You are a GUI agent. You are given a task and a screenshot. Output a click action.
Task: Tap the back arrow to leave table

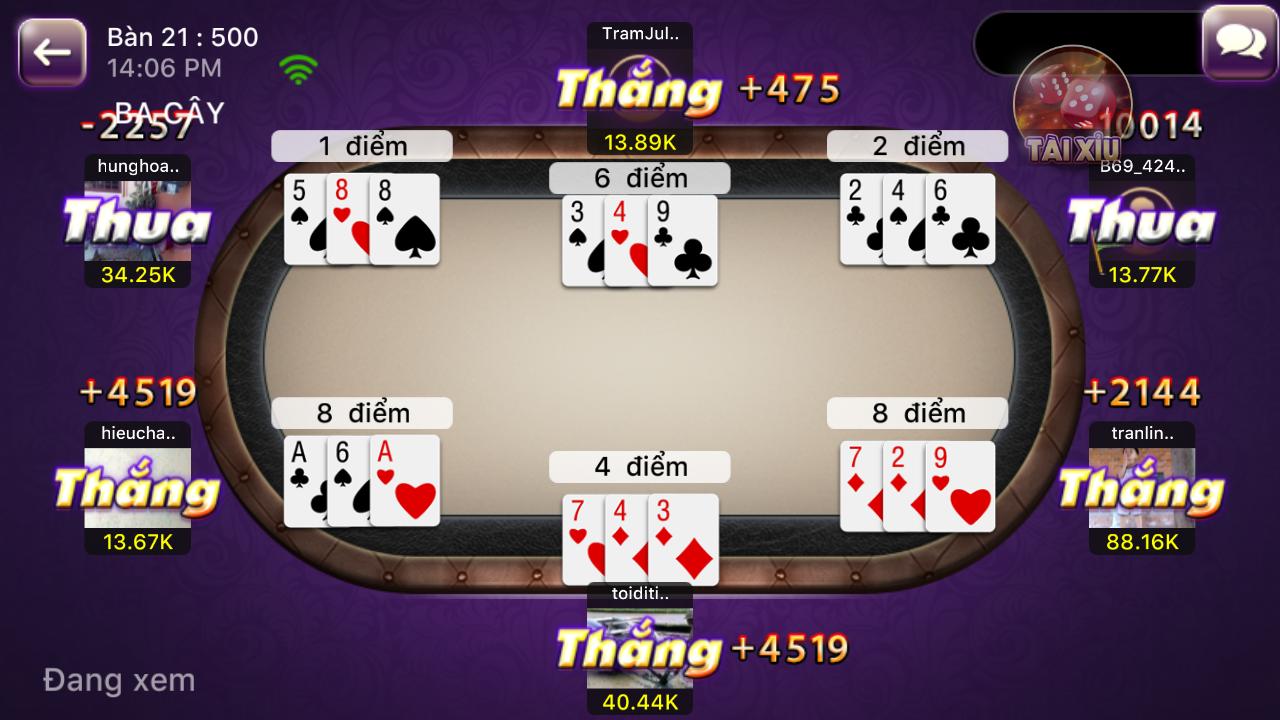click(50, 50)
